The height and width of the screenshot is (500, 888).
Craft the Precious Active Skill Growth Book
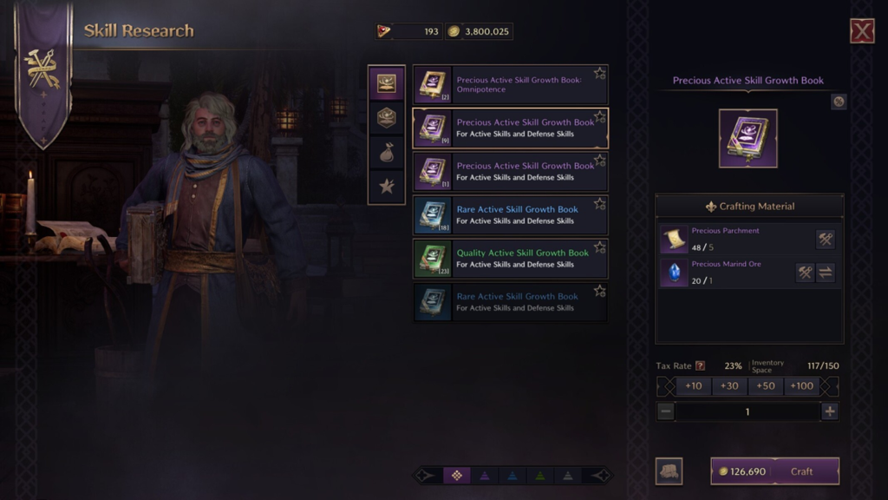[x=775, y=471]
